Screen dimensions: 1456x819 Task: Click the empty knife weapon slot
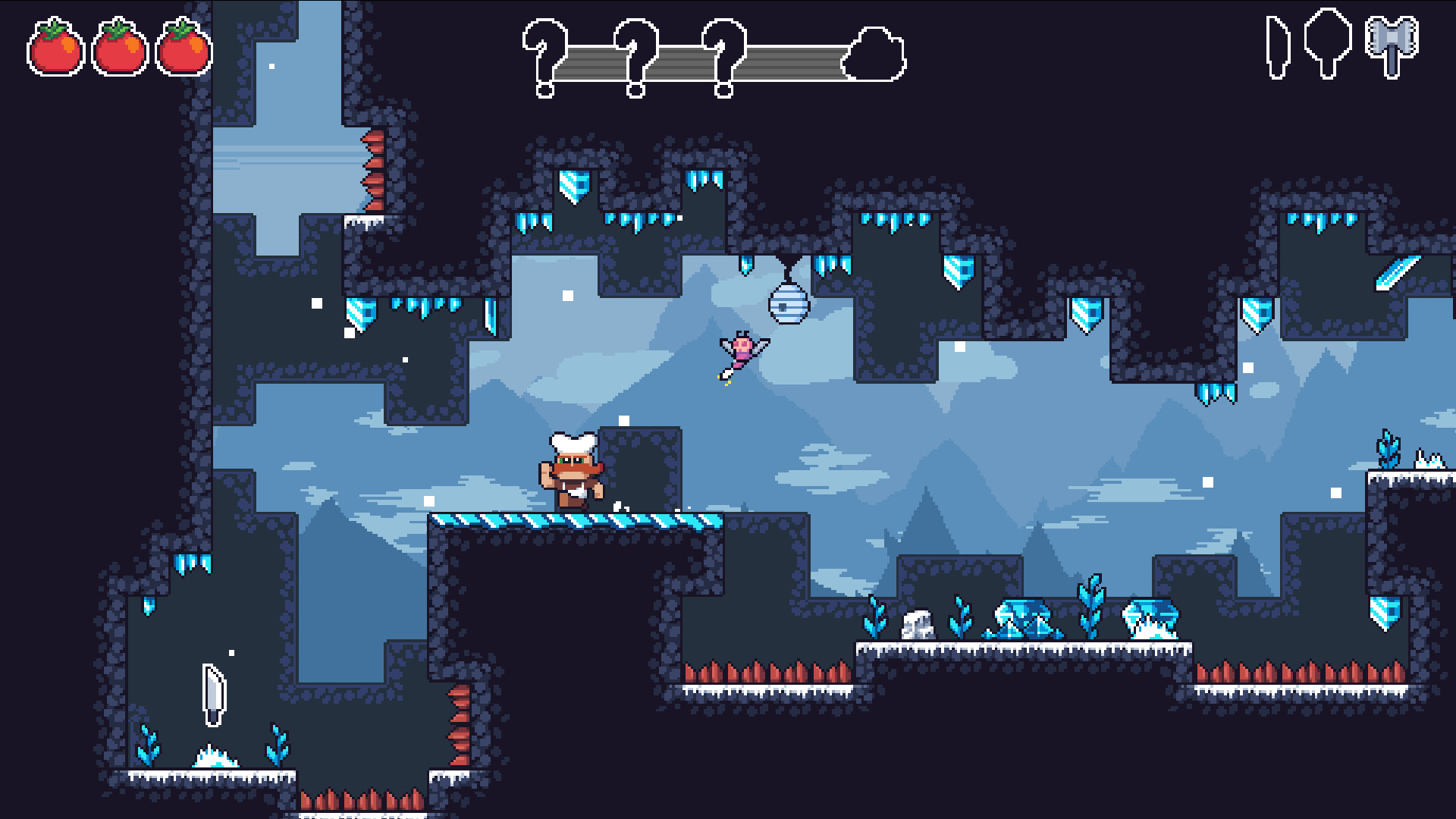pos(1277,47)
